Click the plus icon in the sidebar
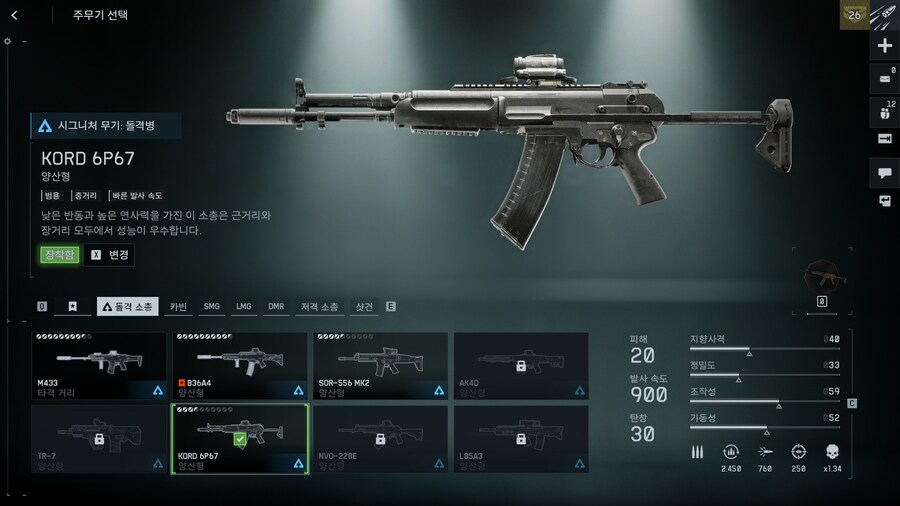This screenshot has width=900, height=506. coord(884,46)
